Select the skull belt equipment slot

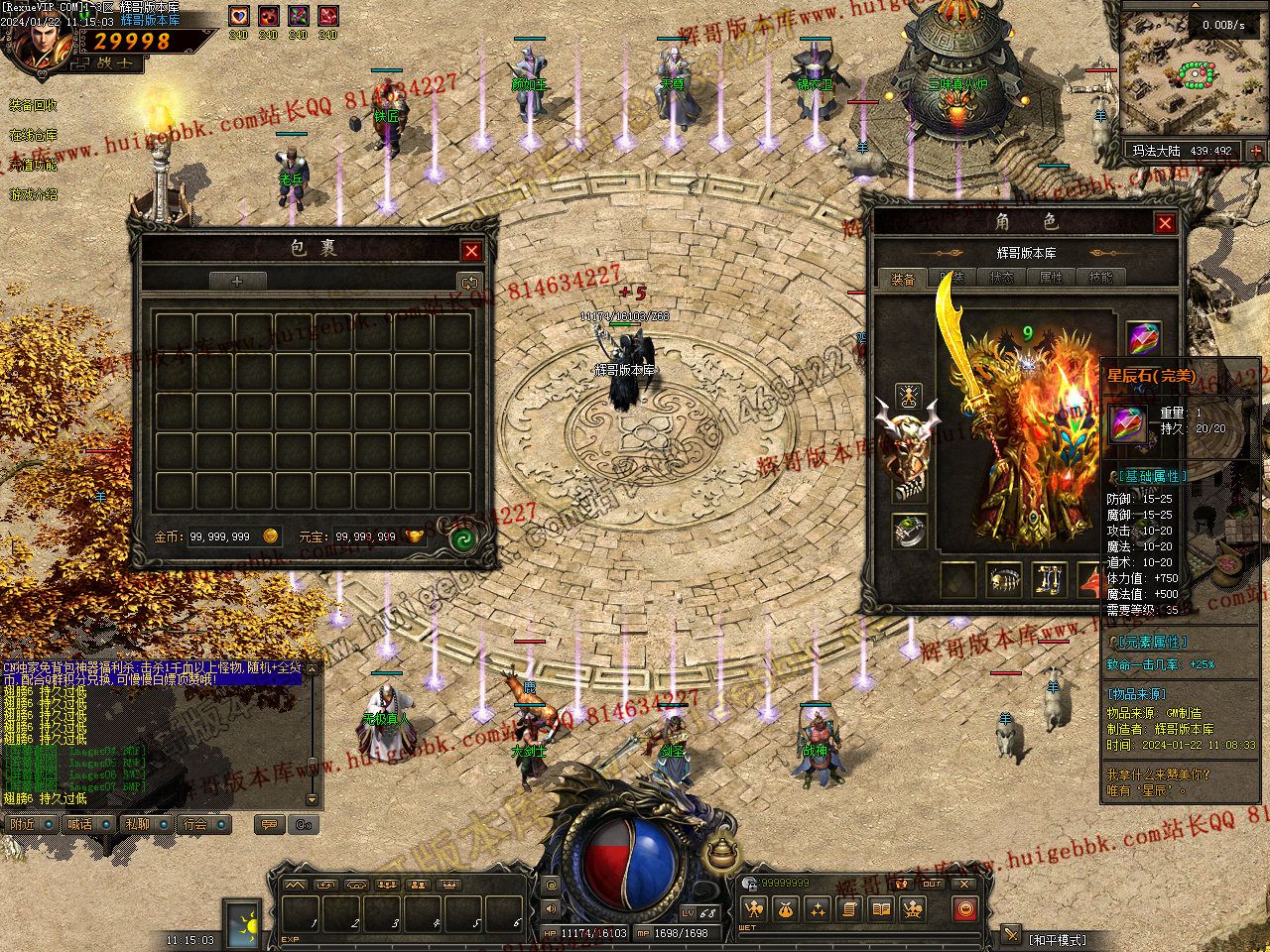[1004, 580]
